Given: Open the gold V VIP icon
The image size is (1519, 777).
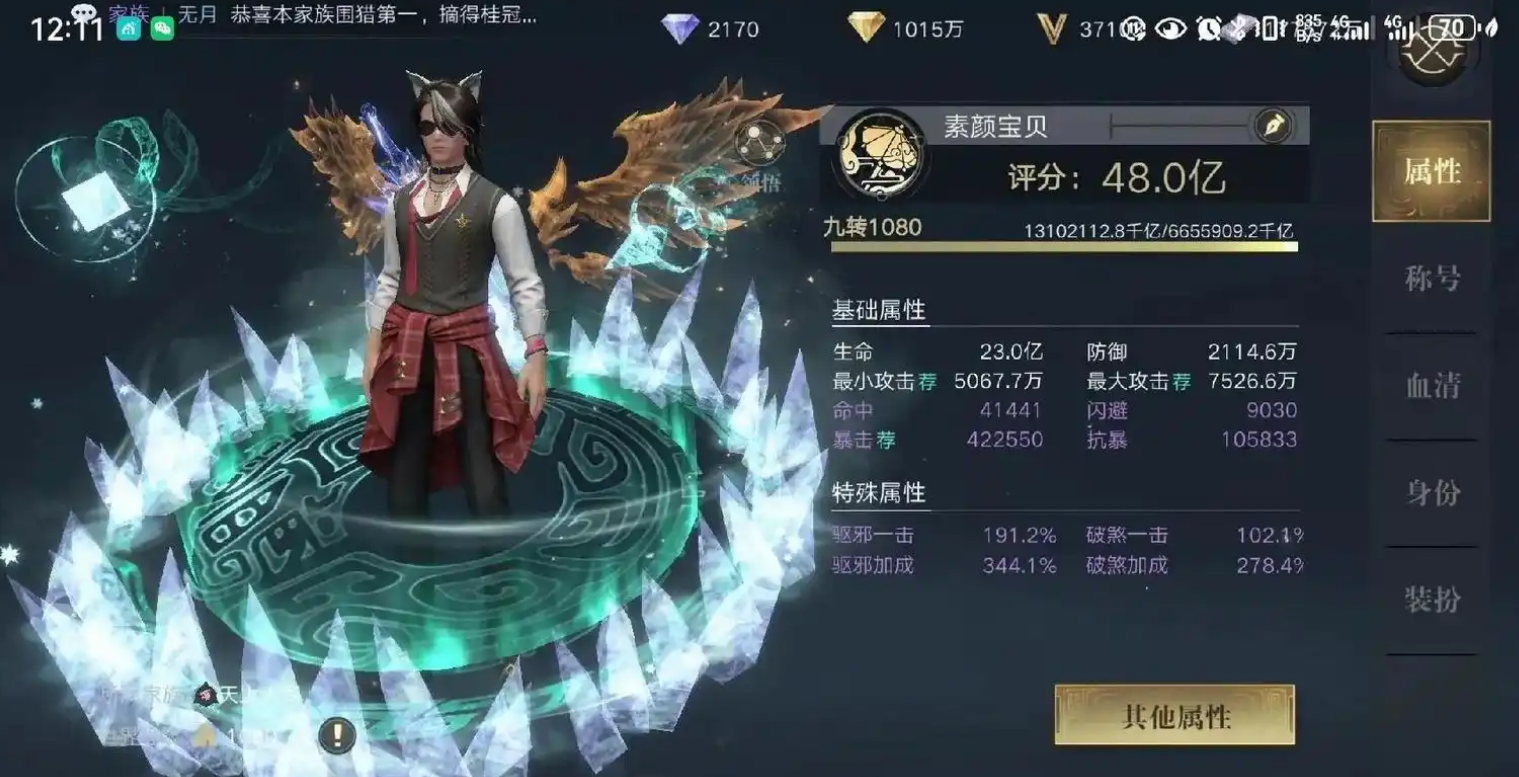Looking at the screenshot, I should (x=1051, y=29).
